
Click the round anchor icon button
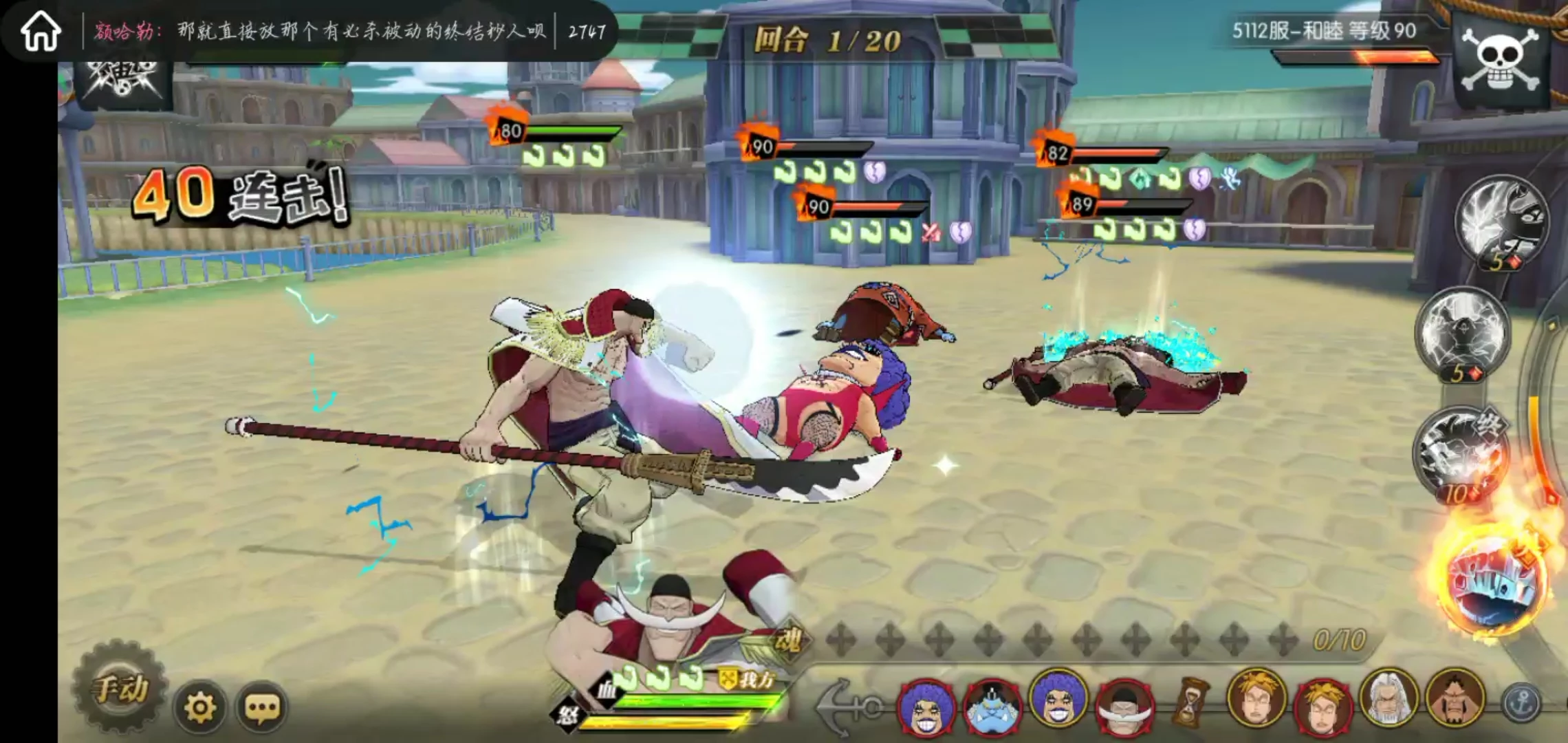[1521, 703]
